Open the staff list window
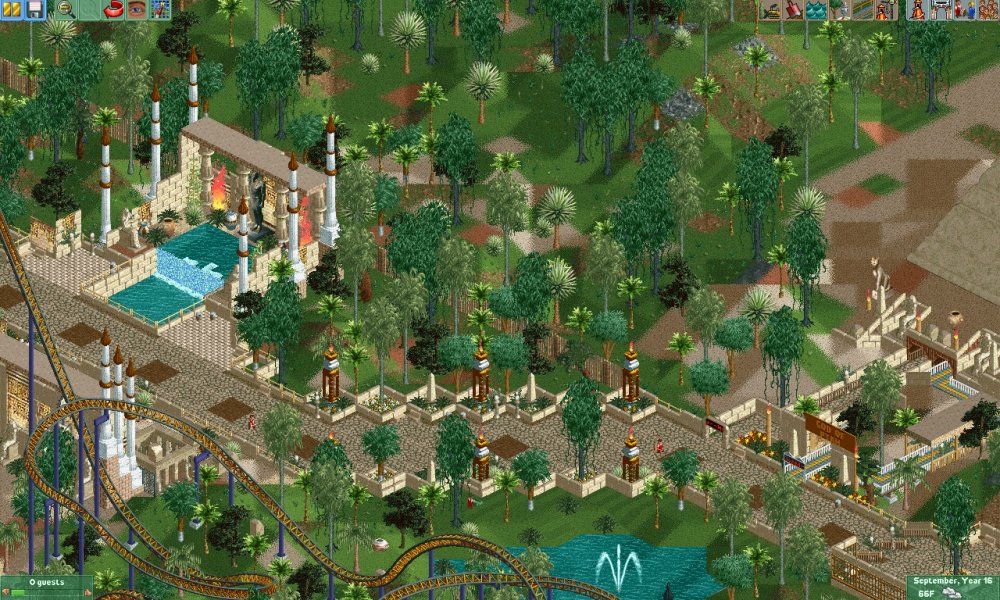This screenshot has height=600, width=1000. [963, 10]
